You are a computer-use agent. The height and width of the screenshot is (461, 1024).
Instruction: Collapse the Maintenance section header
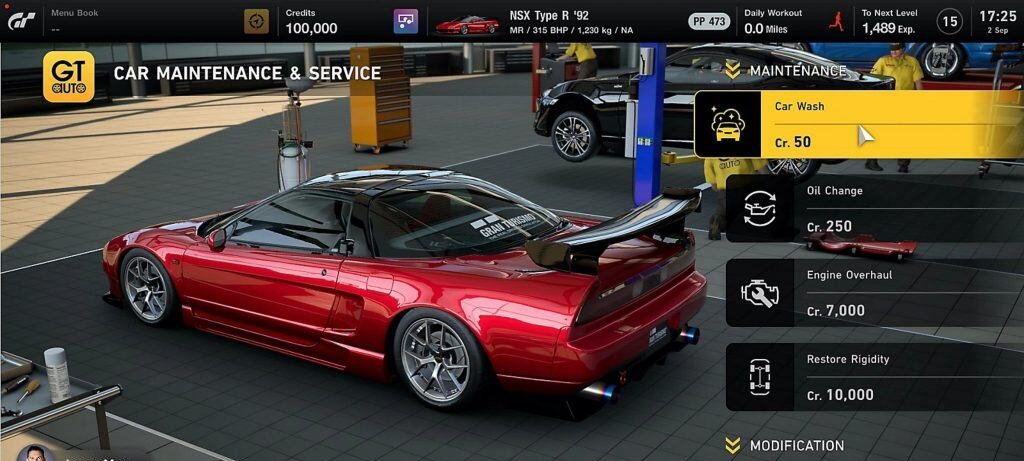pyautogui.click(x=785, y=70)
